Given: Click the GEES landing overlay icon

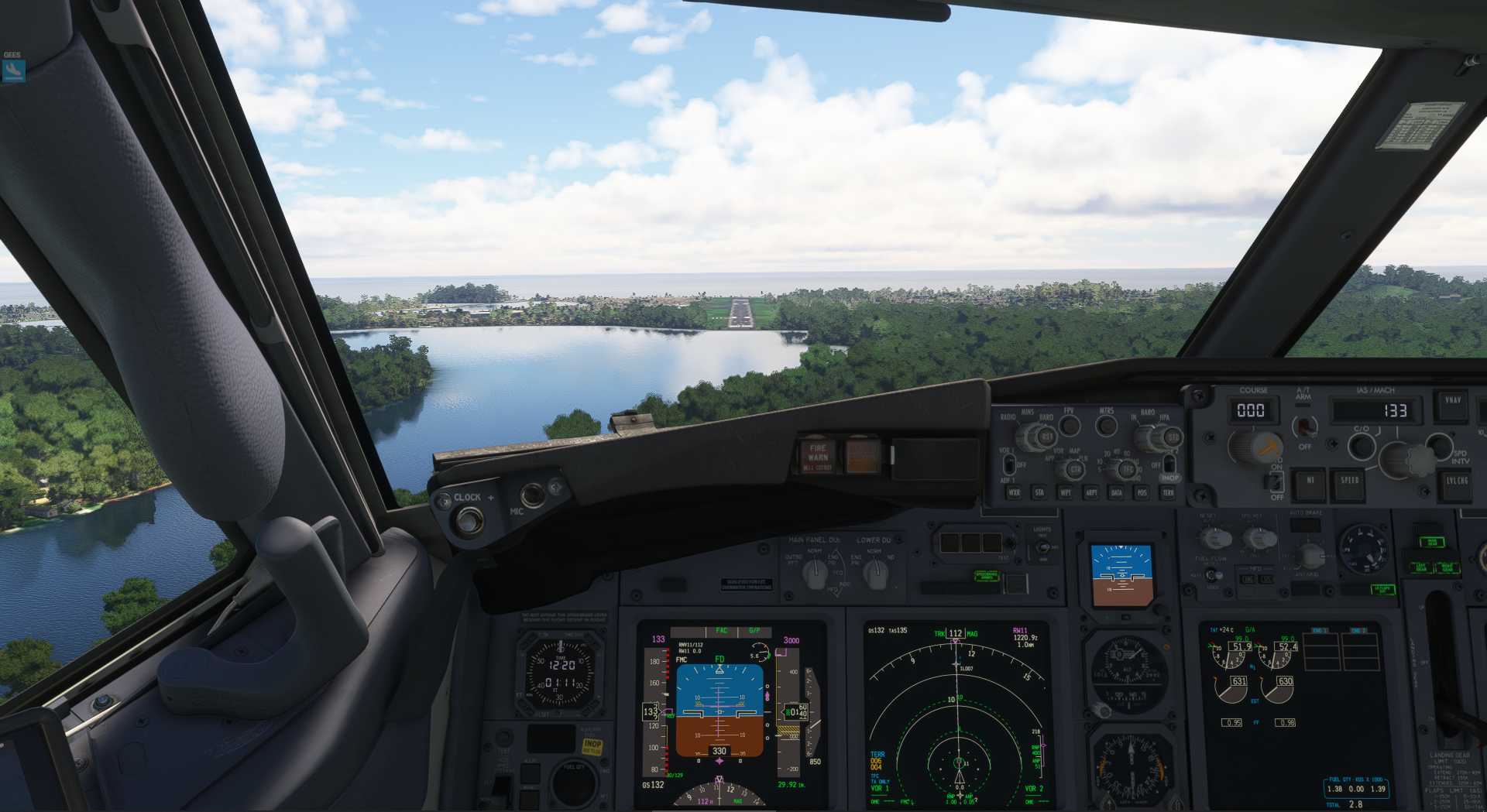Looking at the screenshot, I should 13,70.
